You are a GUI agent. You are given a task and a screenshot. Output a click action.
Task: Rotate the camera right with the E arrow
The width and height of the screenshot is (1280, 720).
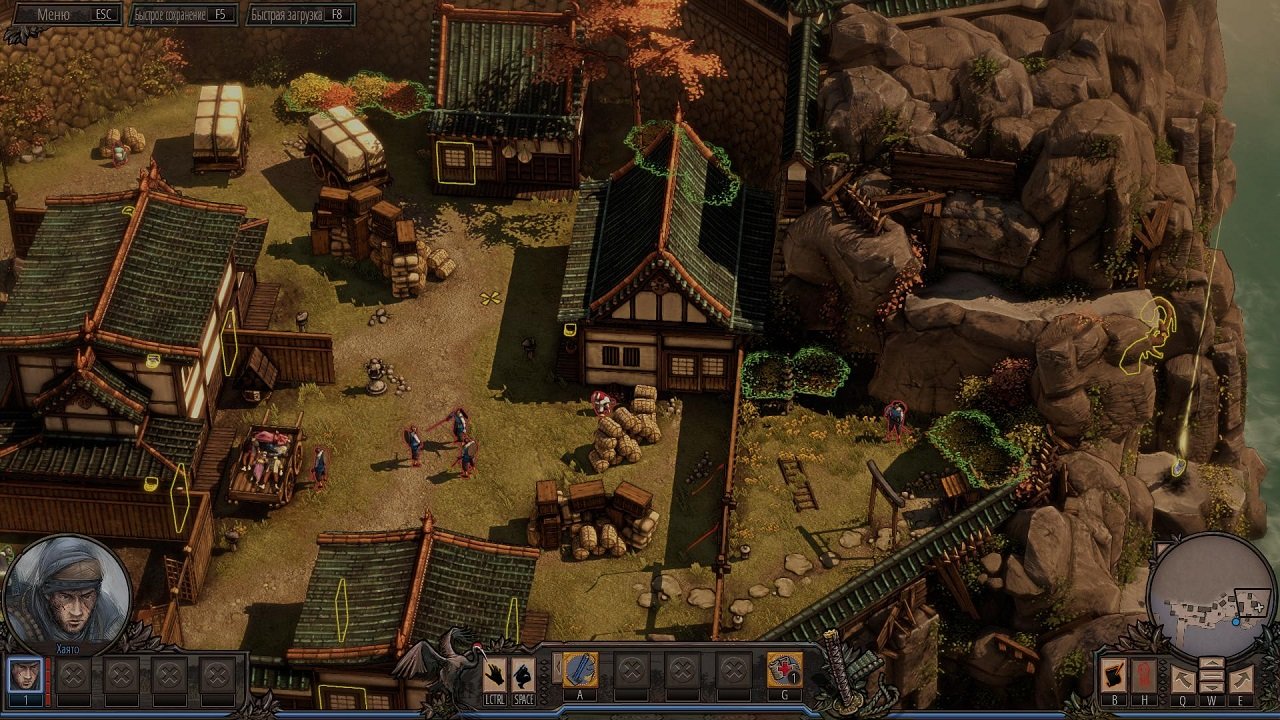point(1240,679)
